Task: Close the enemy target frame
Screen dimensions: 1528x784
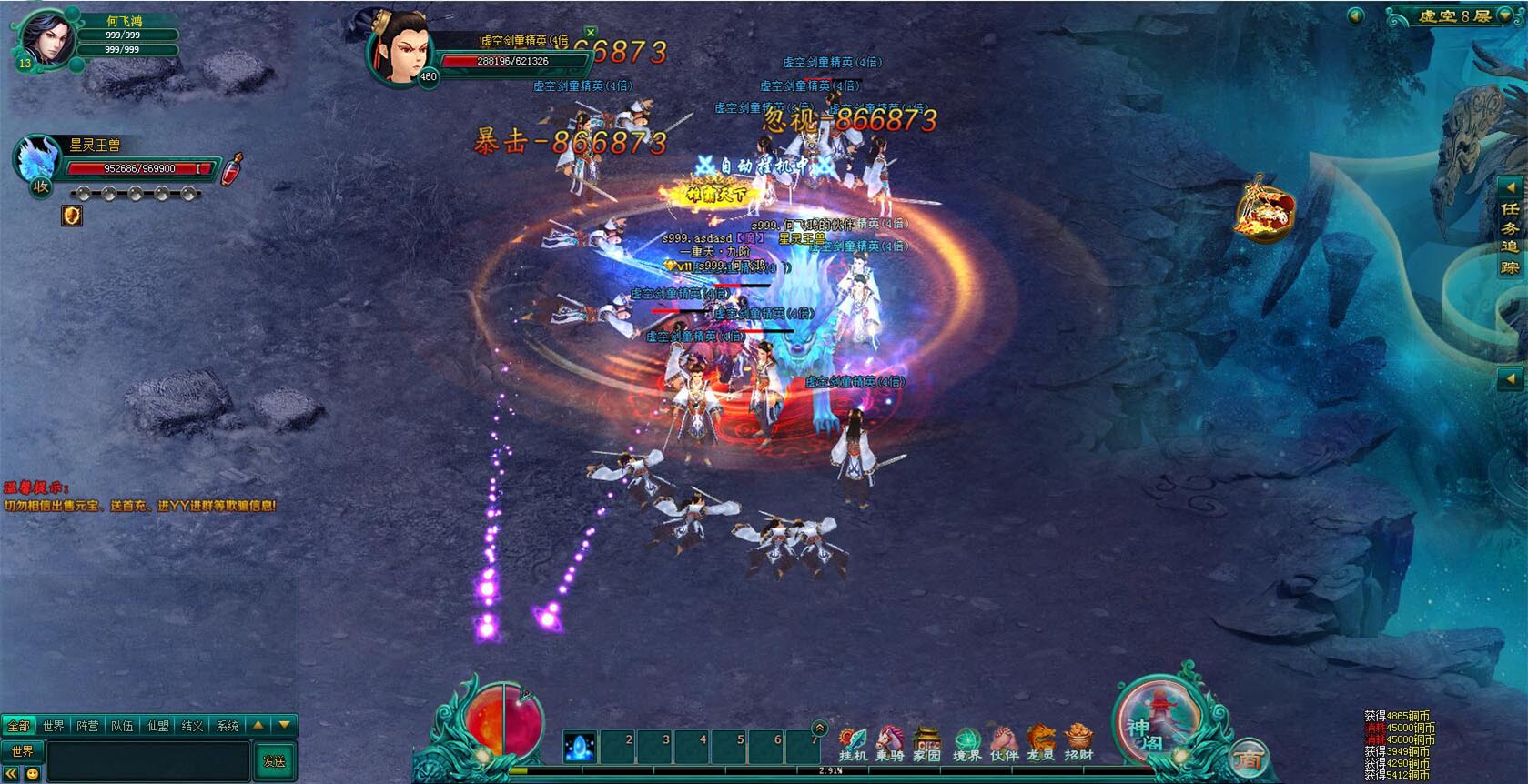Action: tap(591, 33)
